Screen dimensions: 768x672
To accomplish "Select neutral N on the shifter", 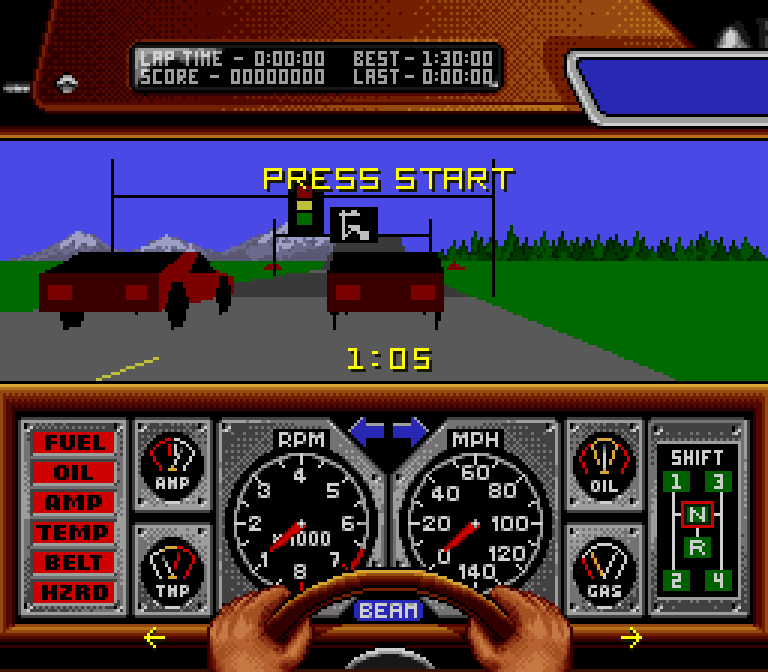I will point(697,514).
